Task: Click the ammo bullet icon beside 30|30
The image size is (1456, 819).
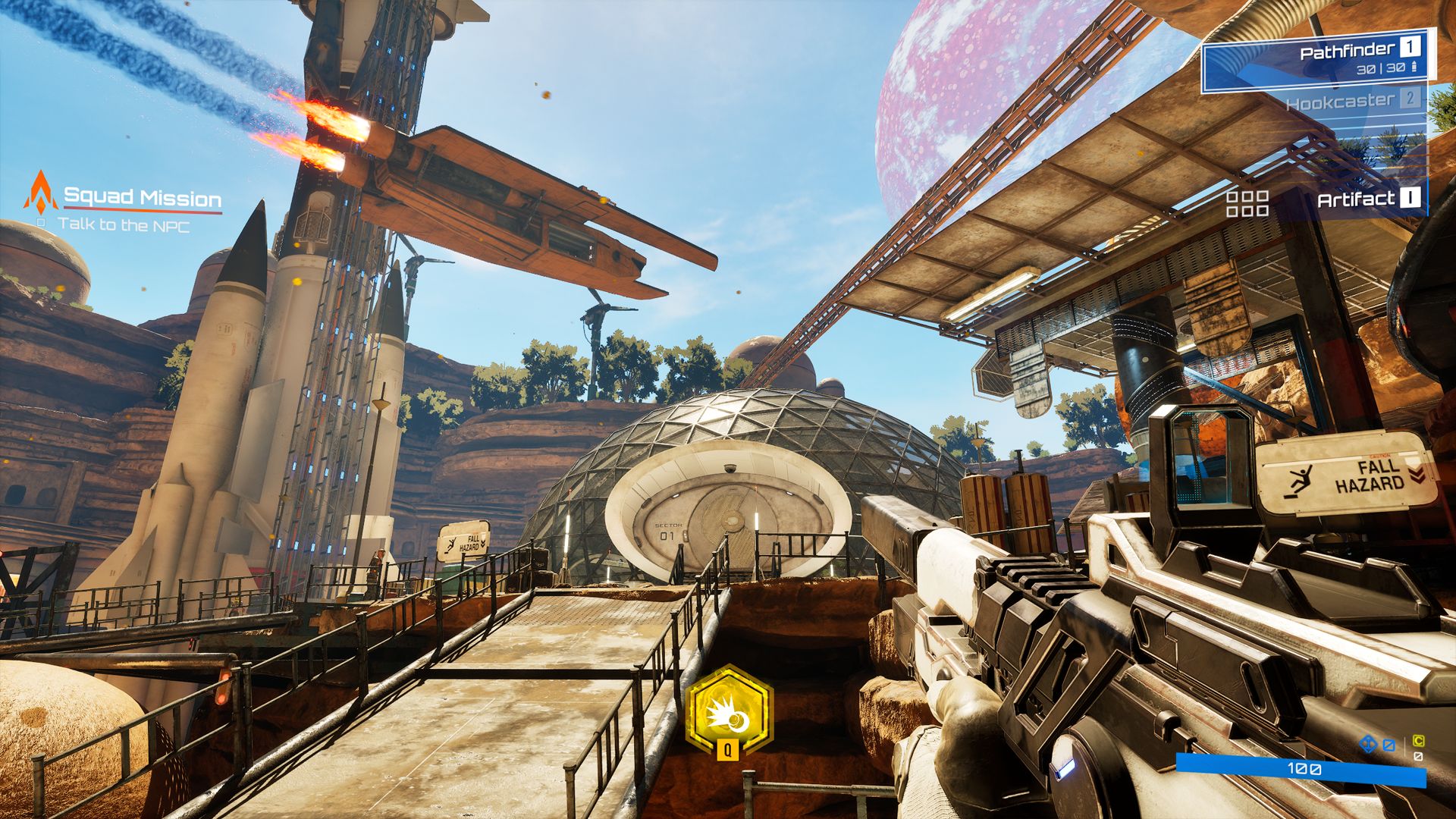Action: 1414,67
